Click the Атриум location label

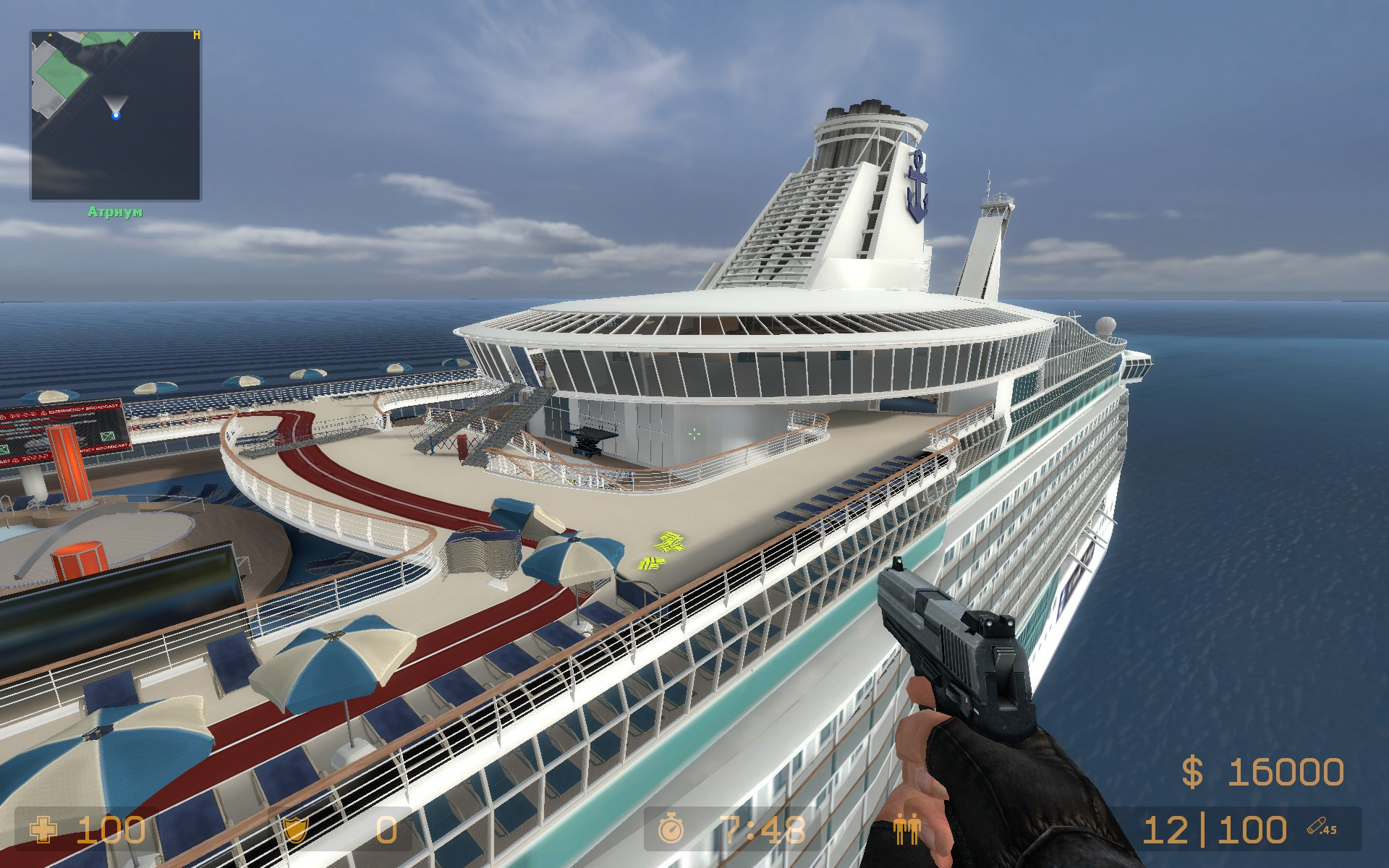(115, 210)
